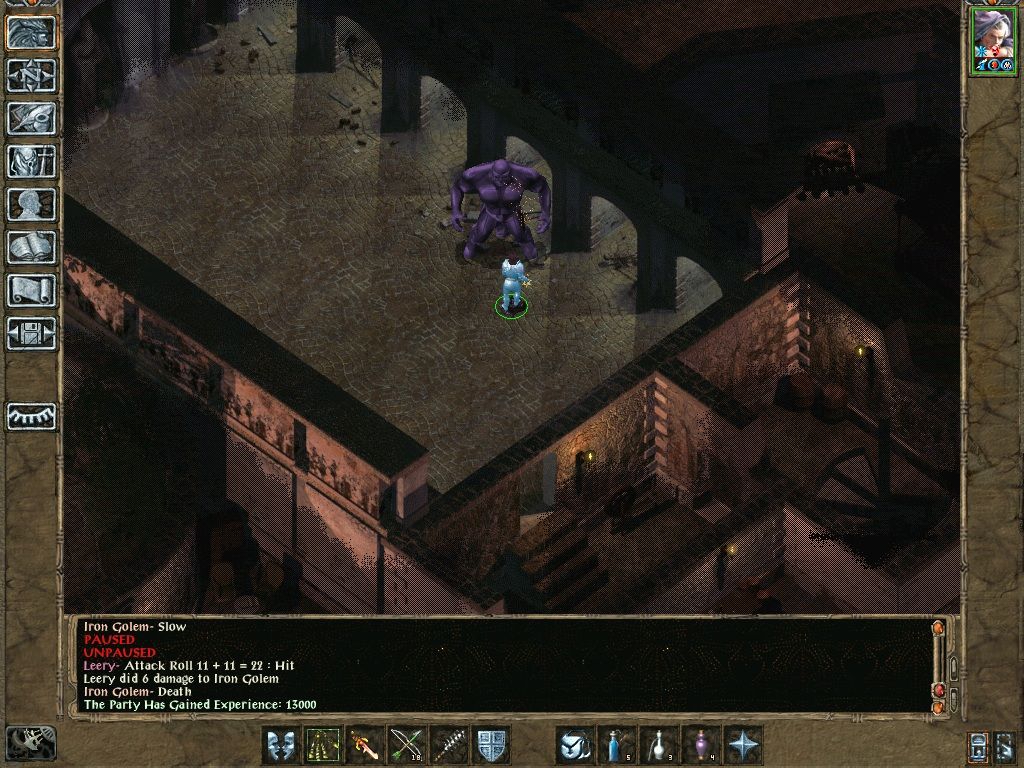Click the rest button with closed eye
The image size is (1024, 768).
[x=32, y=416]
